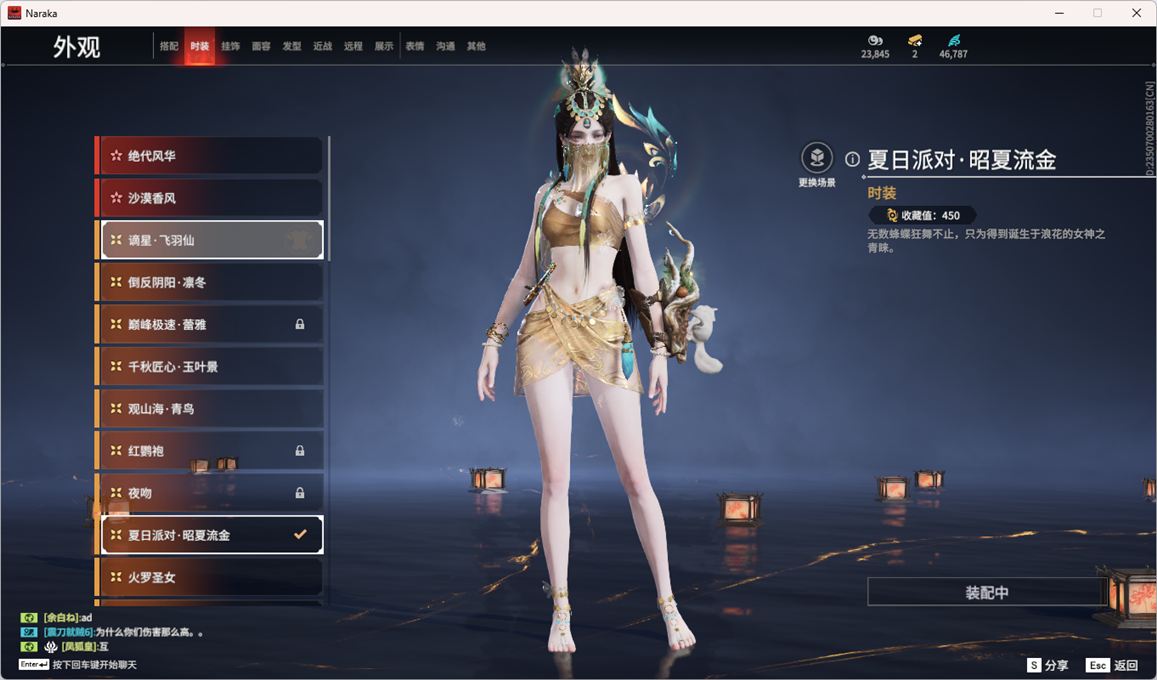
Task: Switch to the 发型 hairstyle tab
Action: click(292, 46)
